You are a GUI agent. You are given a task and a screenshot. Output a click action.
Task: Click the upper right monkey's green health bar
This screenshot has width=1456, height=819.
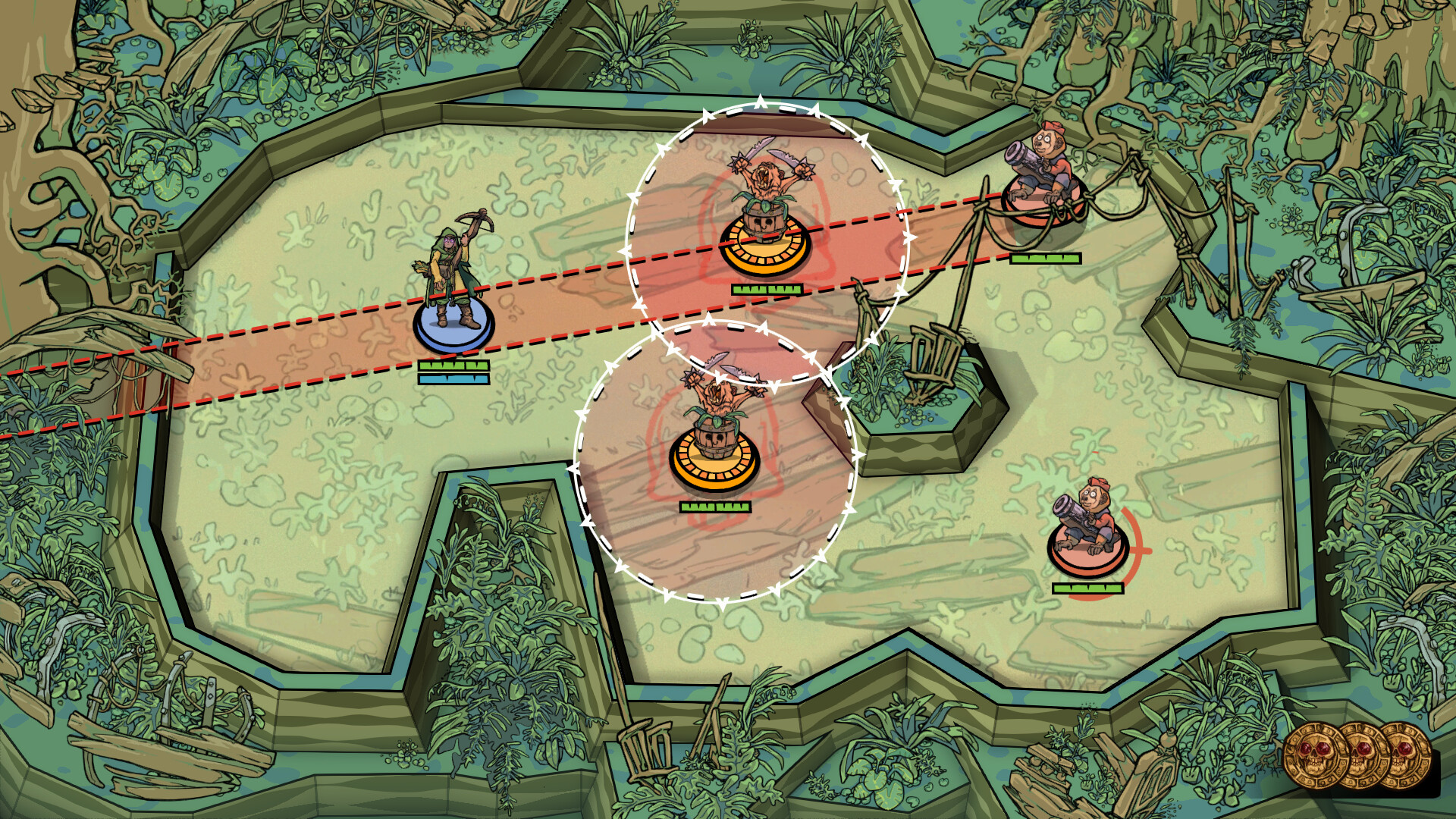[1045, 258]
